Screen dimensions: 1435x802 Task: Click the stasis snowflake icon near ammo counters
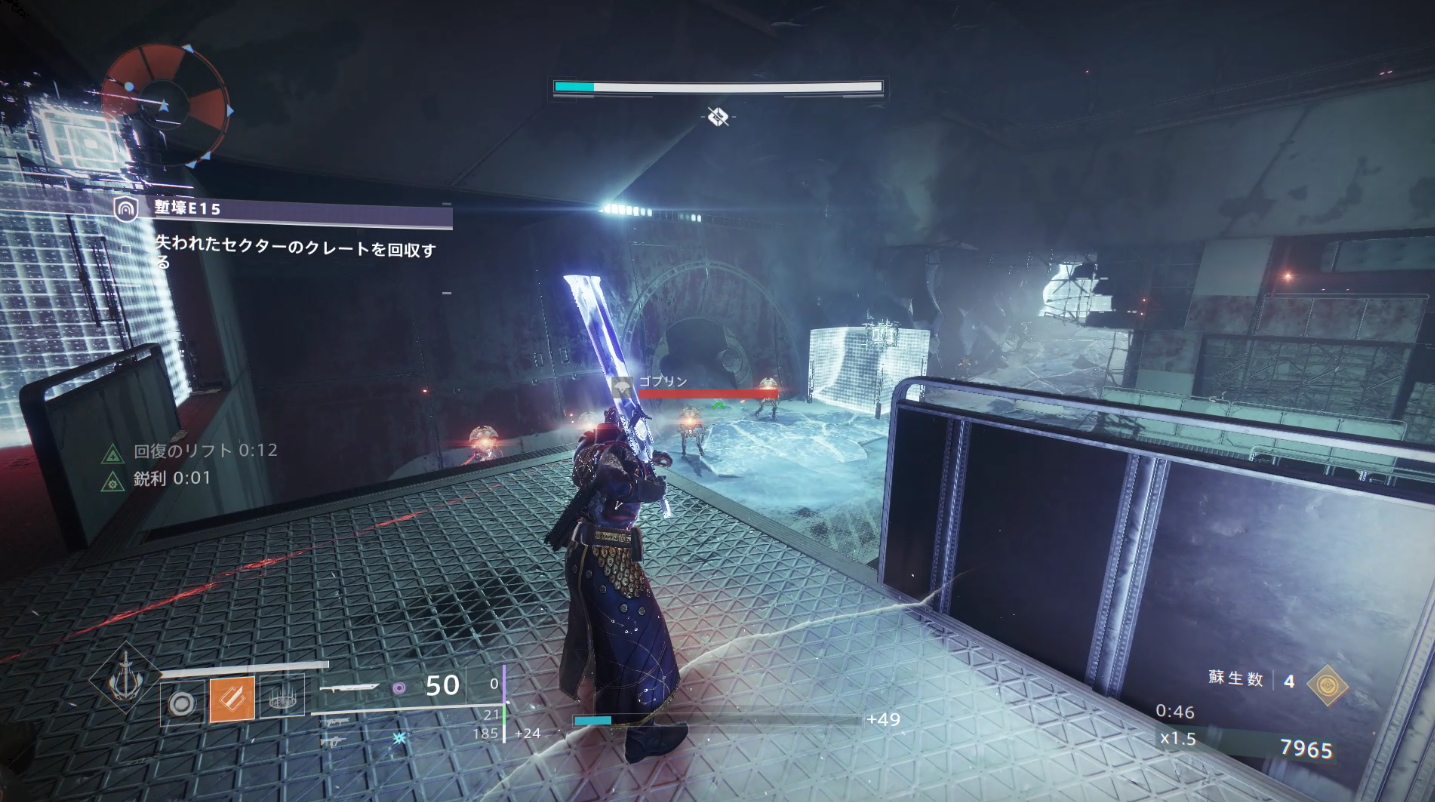click(x=398, y=740)
